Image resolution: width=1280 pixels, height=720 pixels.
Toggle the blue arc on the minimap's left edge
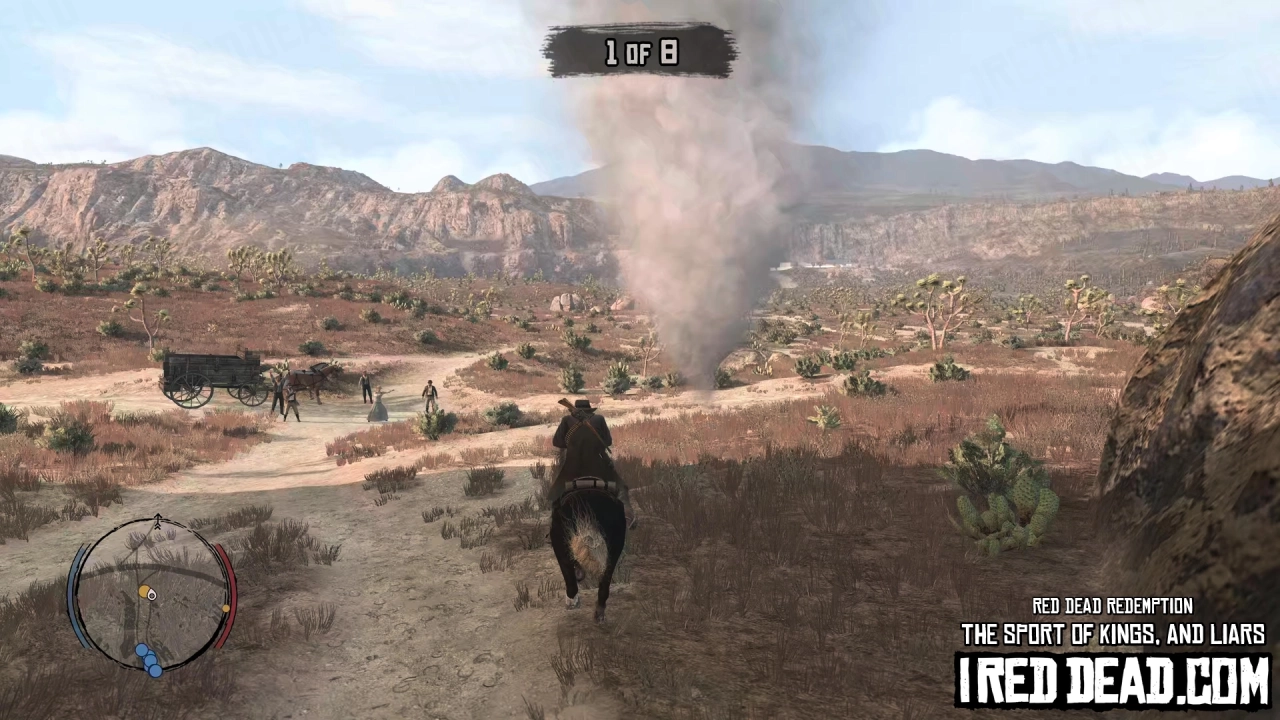(x=72, y=592)
